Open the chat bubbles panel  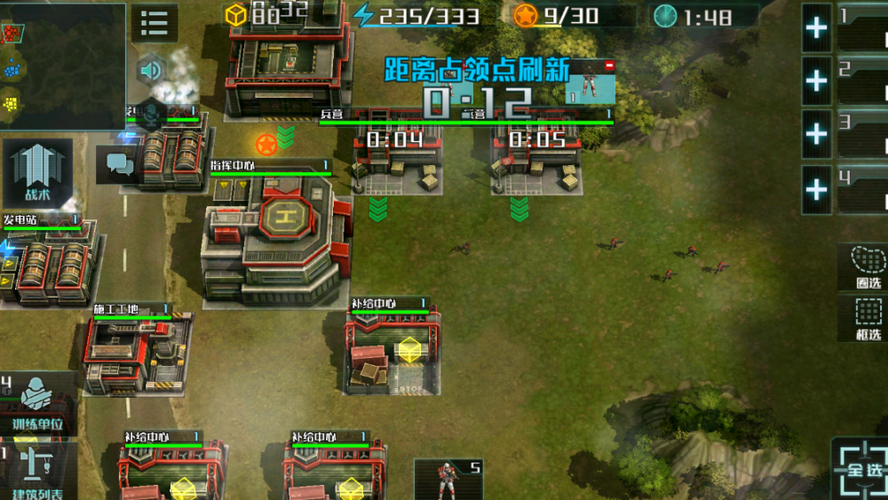[x=118, y=162]
